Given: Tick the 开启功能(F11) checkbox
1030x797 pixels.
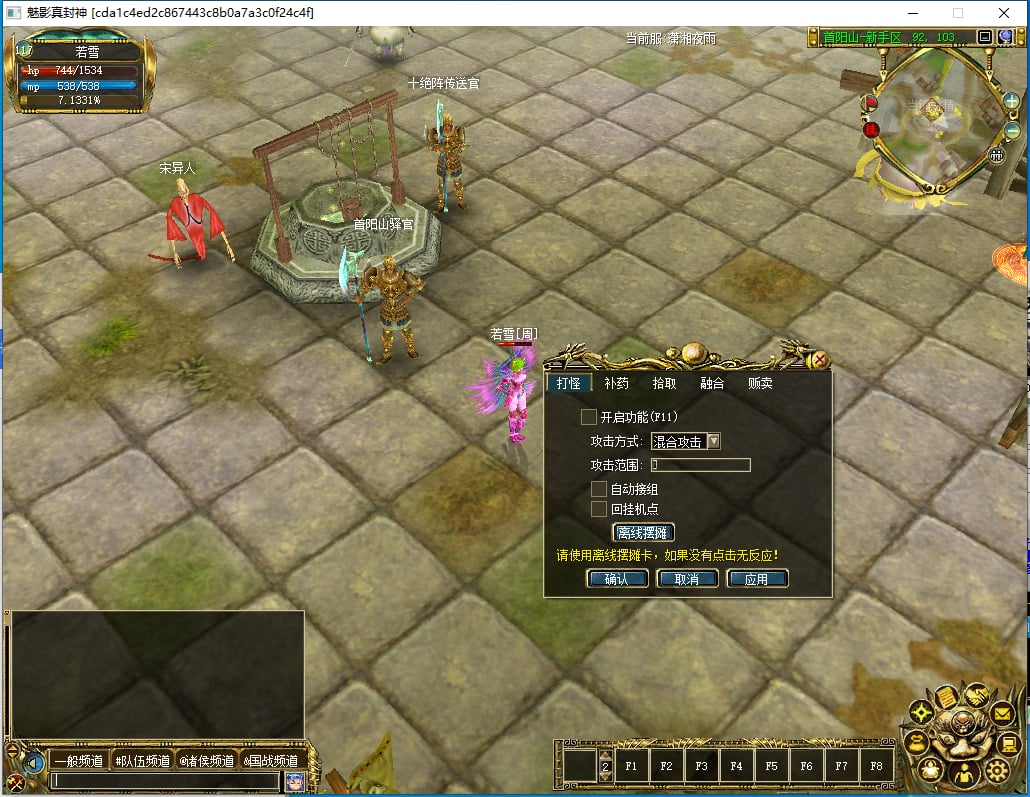Looking at the screenshot, I should click(589, 416).
